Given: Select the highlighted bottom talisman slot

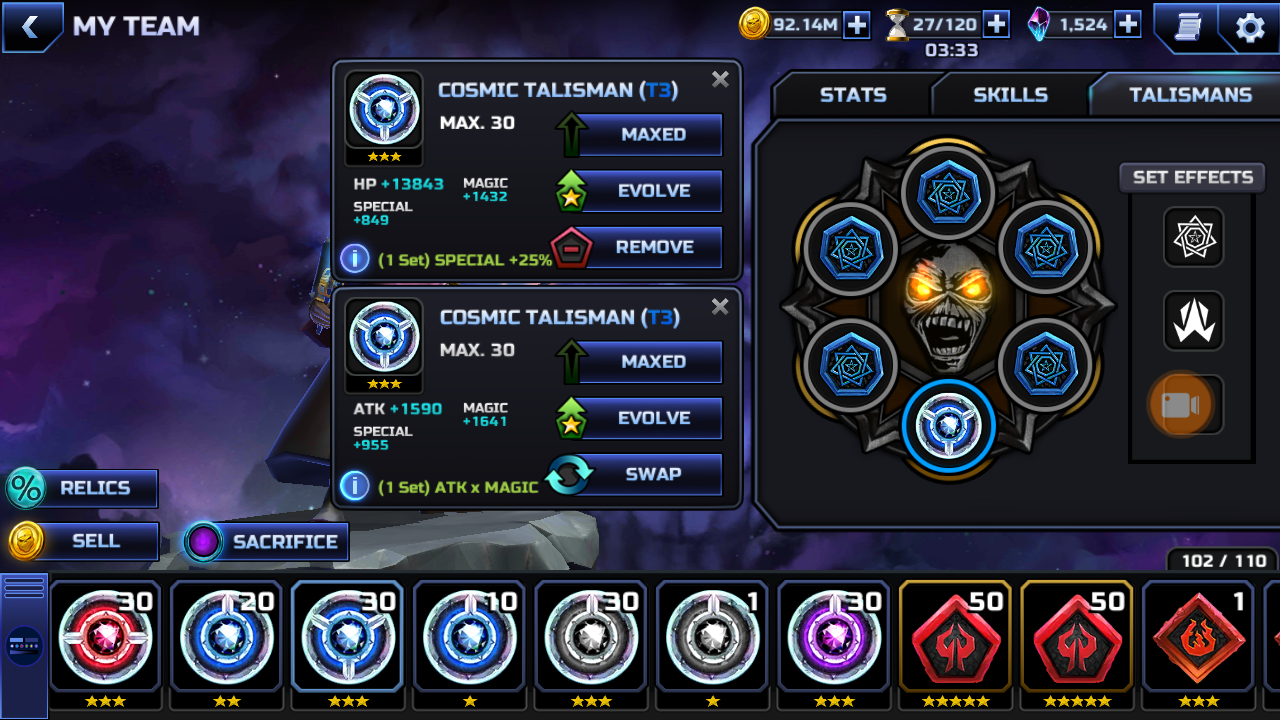Looking at the screenshot, I should point(948,427).
